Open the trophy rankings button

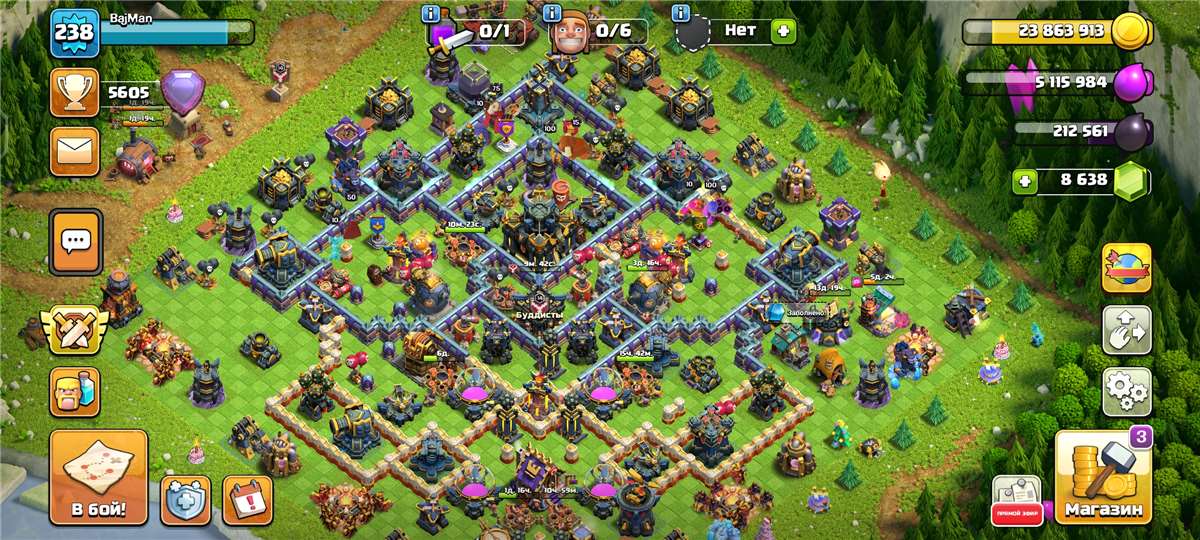(x=75, y=93)
